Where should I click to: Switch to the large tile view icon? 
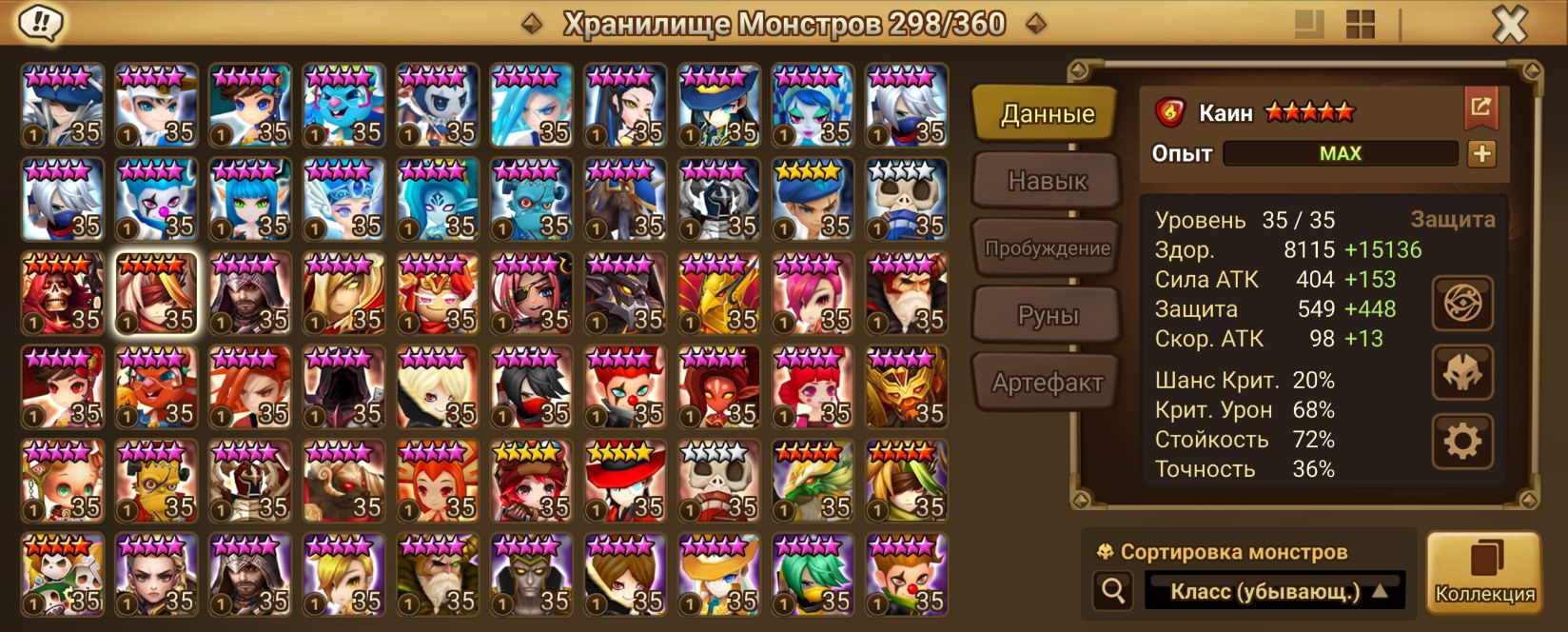click(1310, 25)
